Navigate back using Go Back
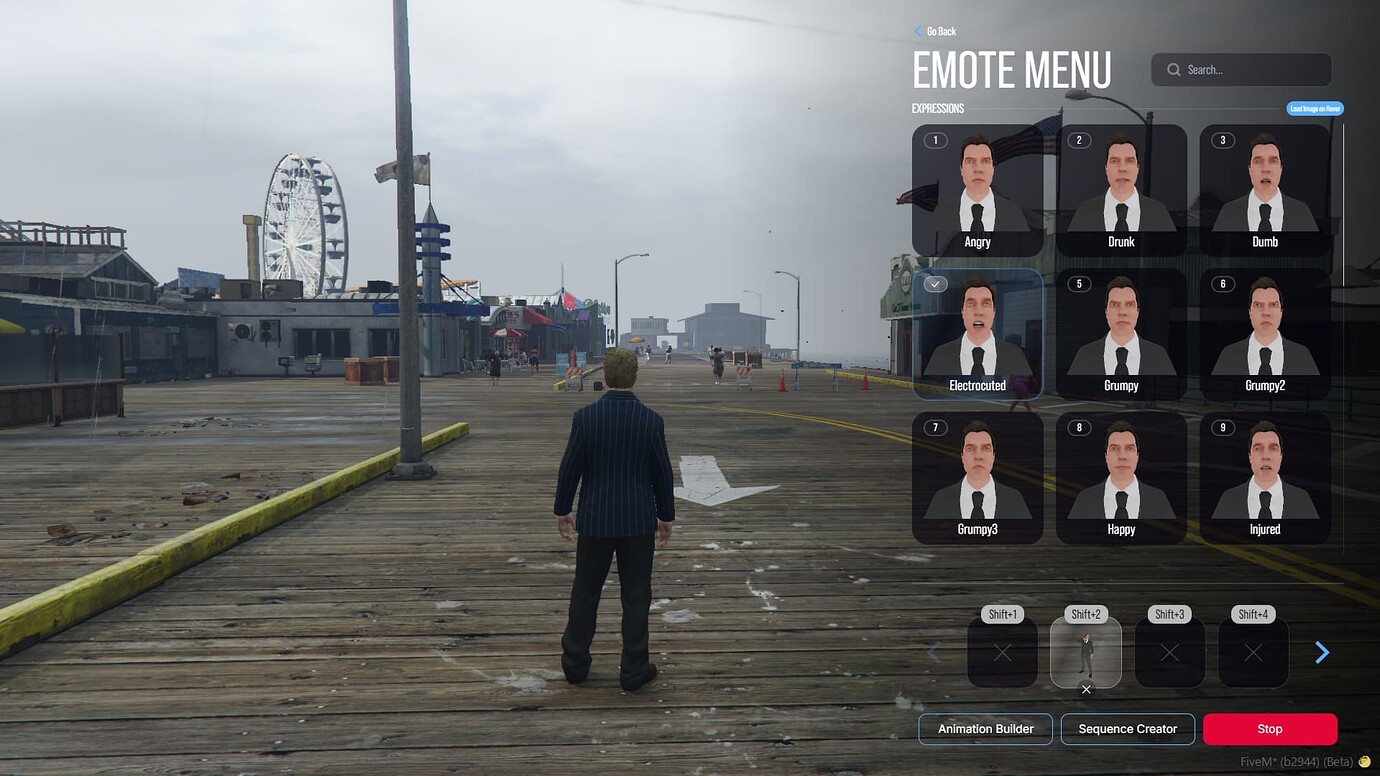The height and width of the screenshot is (776, 1380). [940, 31]
